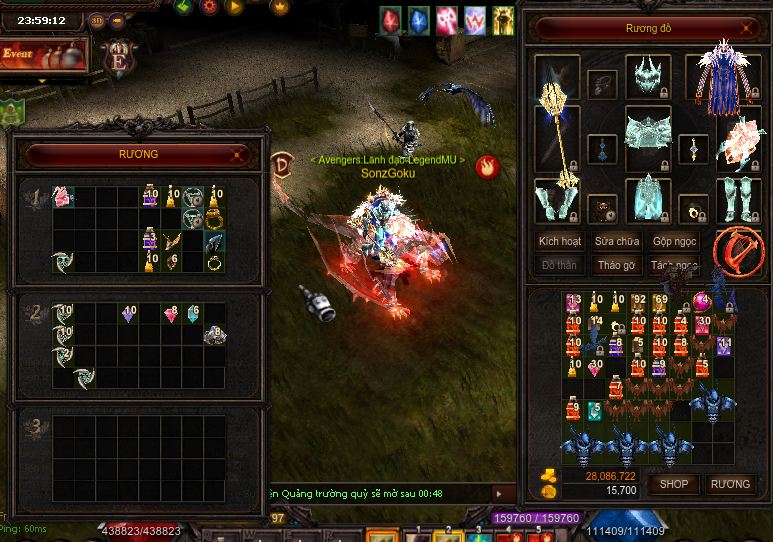The height and width of the screenshot is (542, 773).
Task: Select the equipped boots slot
Action: (738, 200)
